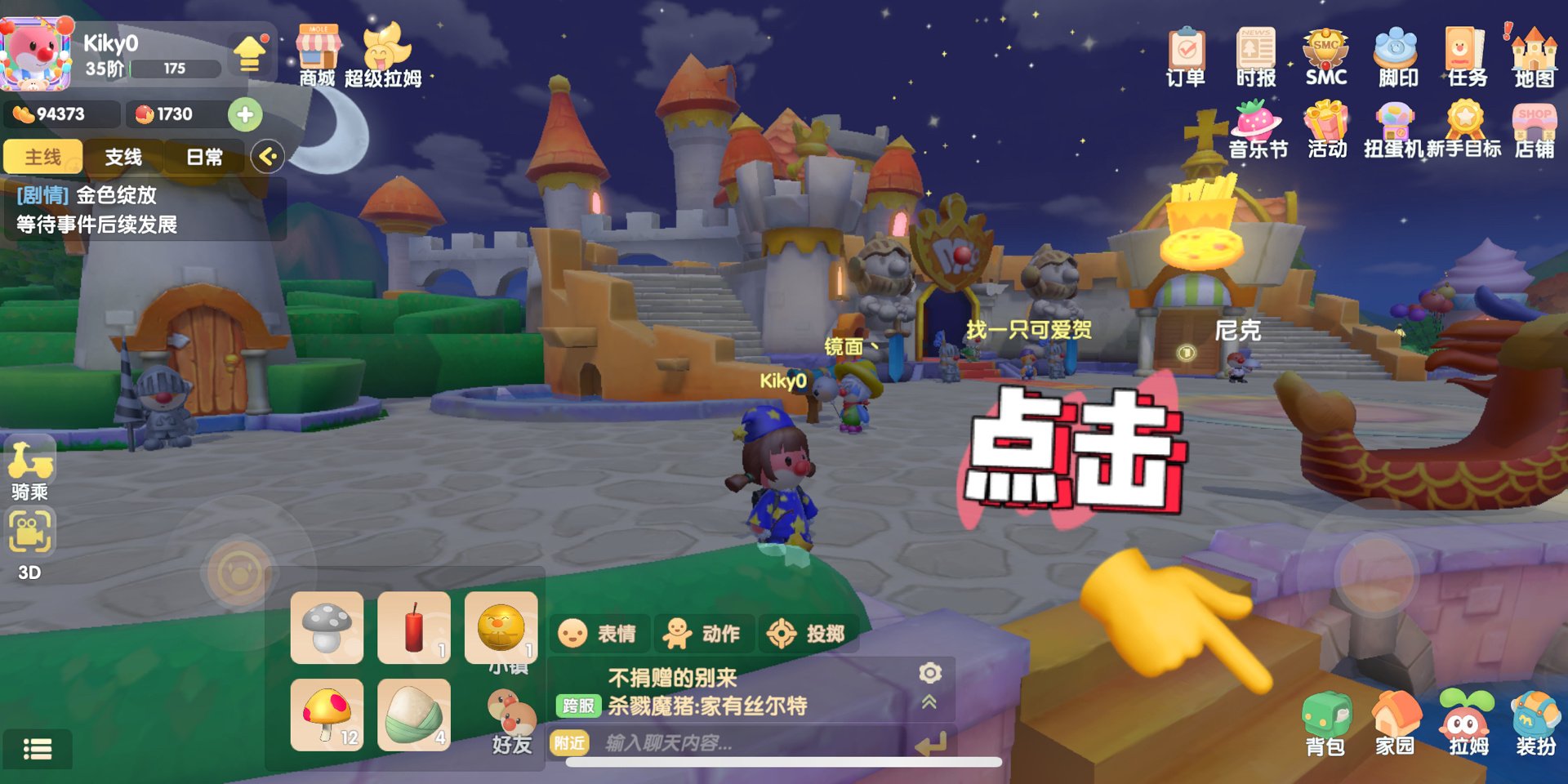Open the 超级拉姆 menu
The width and height of the screenshot is (1568, 784).
click(x=383, y=54)
